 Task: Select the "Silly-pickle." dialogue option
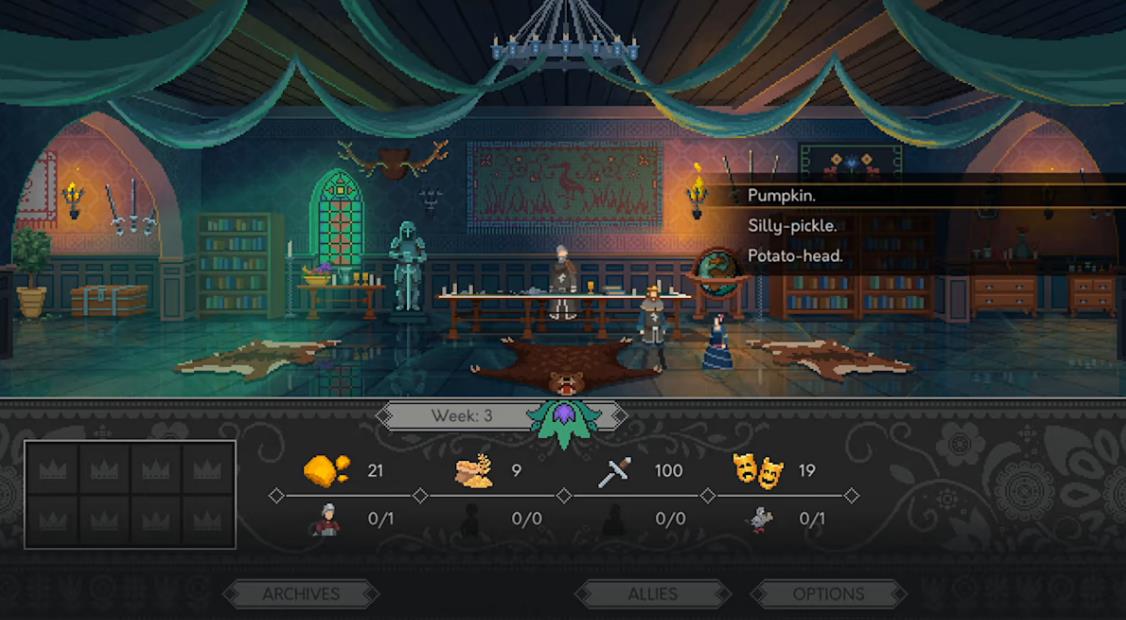click(x=792, y=226)
